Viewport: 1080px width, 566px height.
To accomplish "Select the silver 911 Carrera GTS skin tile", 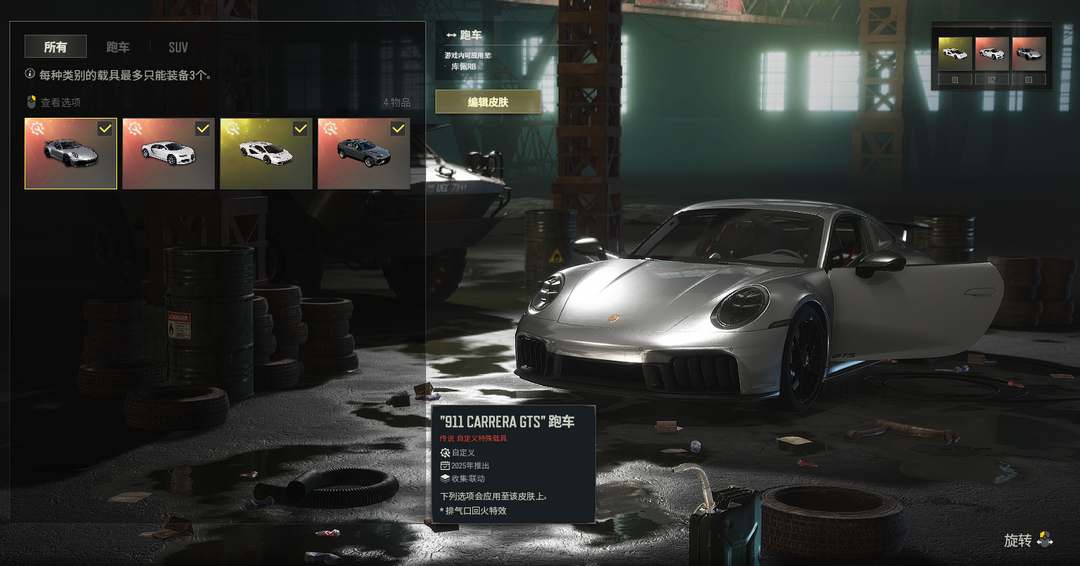I will coord(70,154).
